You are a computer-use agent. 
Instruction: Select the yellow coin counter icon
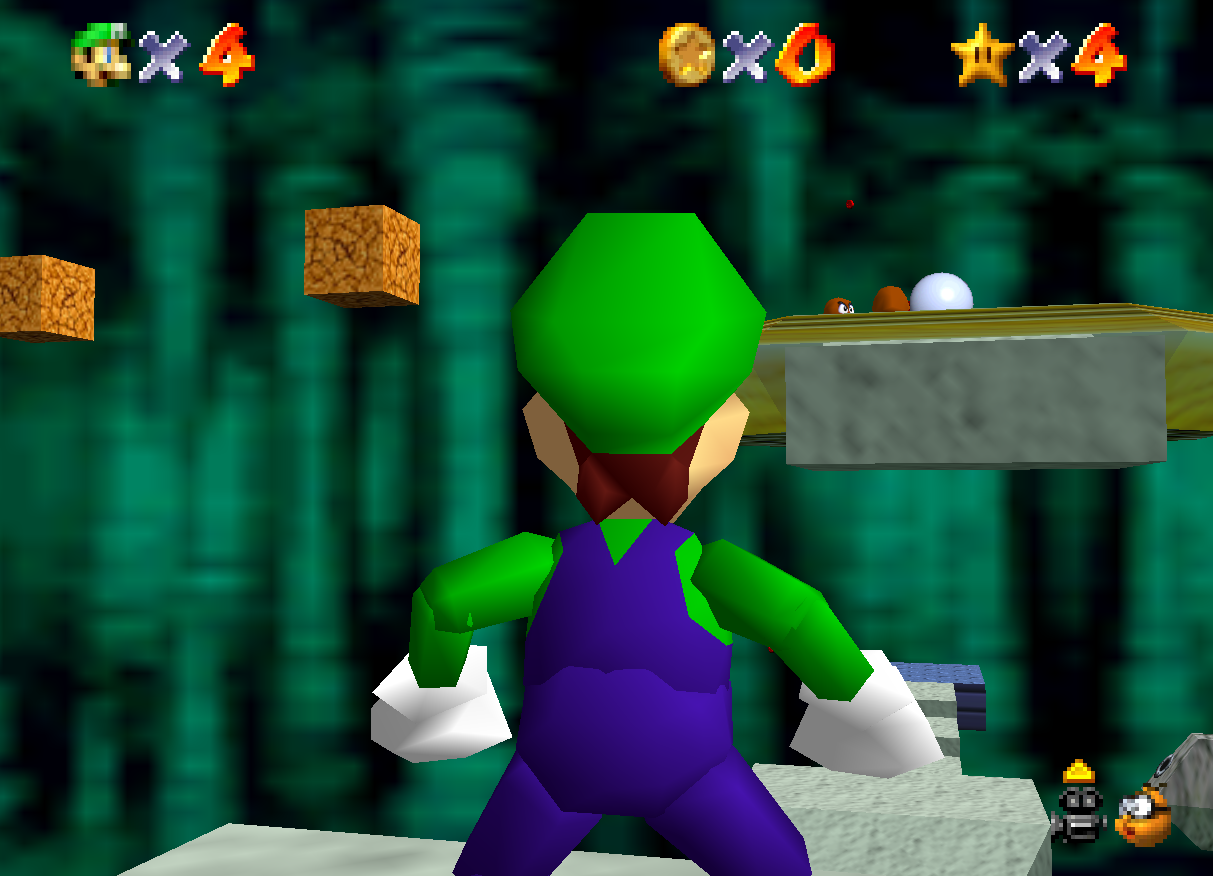(687, 54)
